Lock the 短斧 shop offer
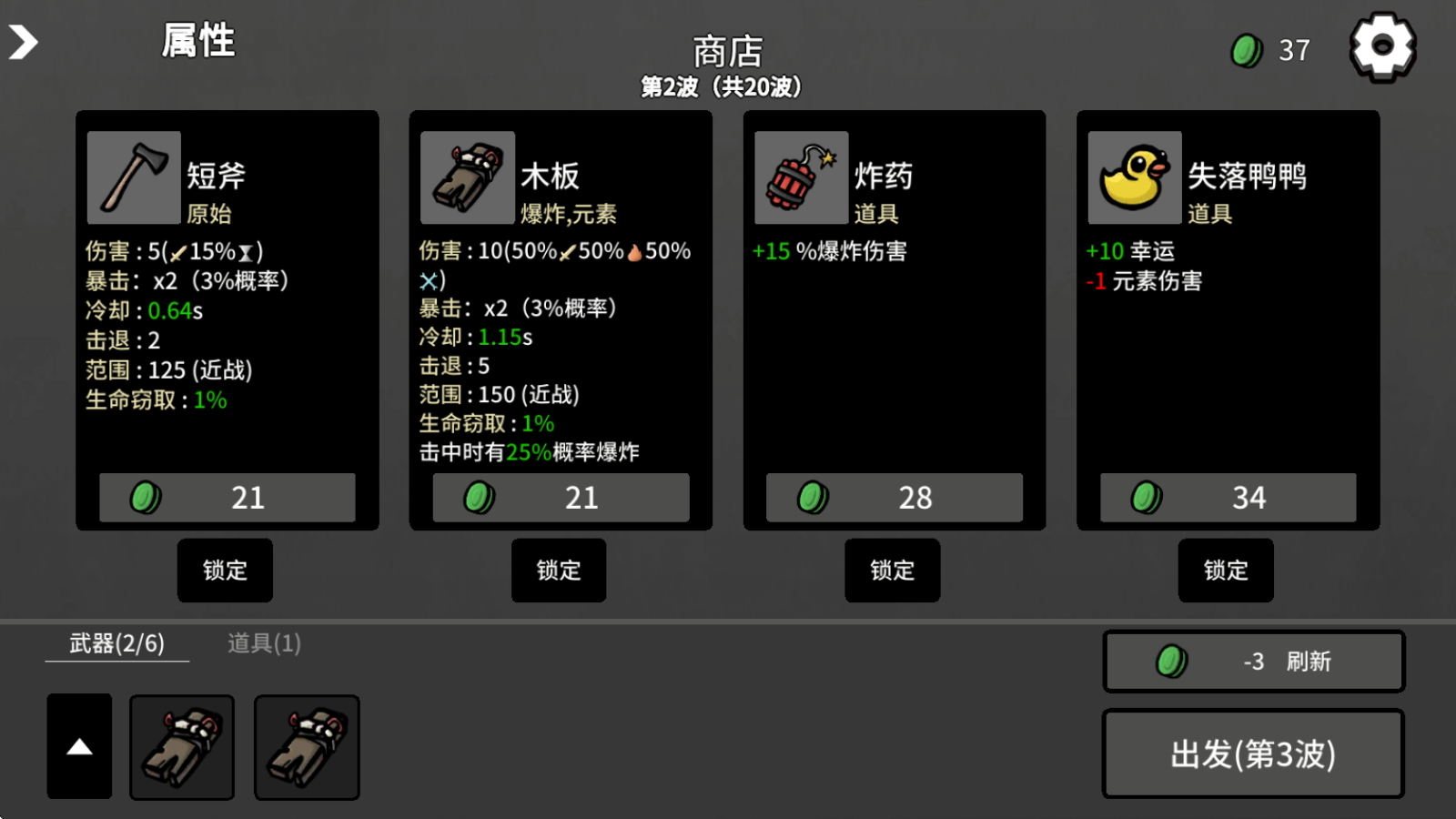 click(225, 571)
